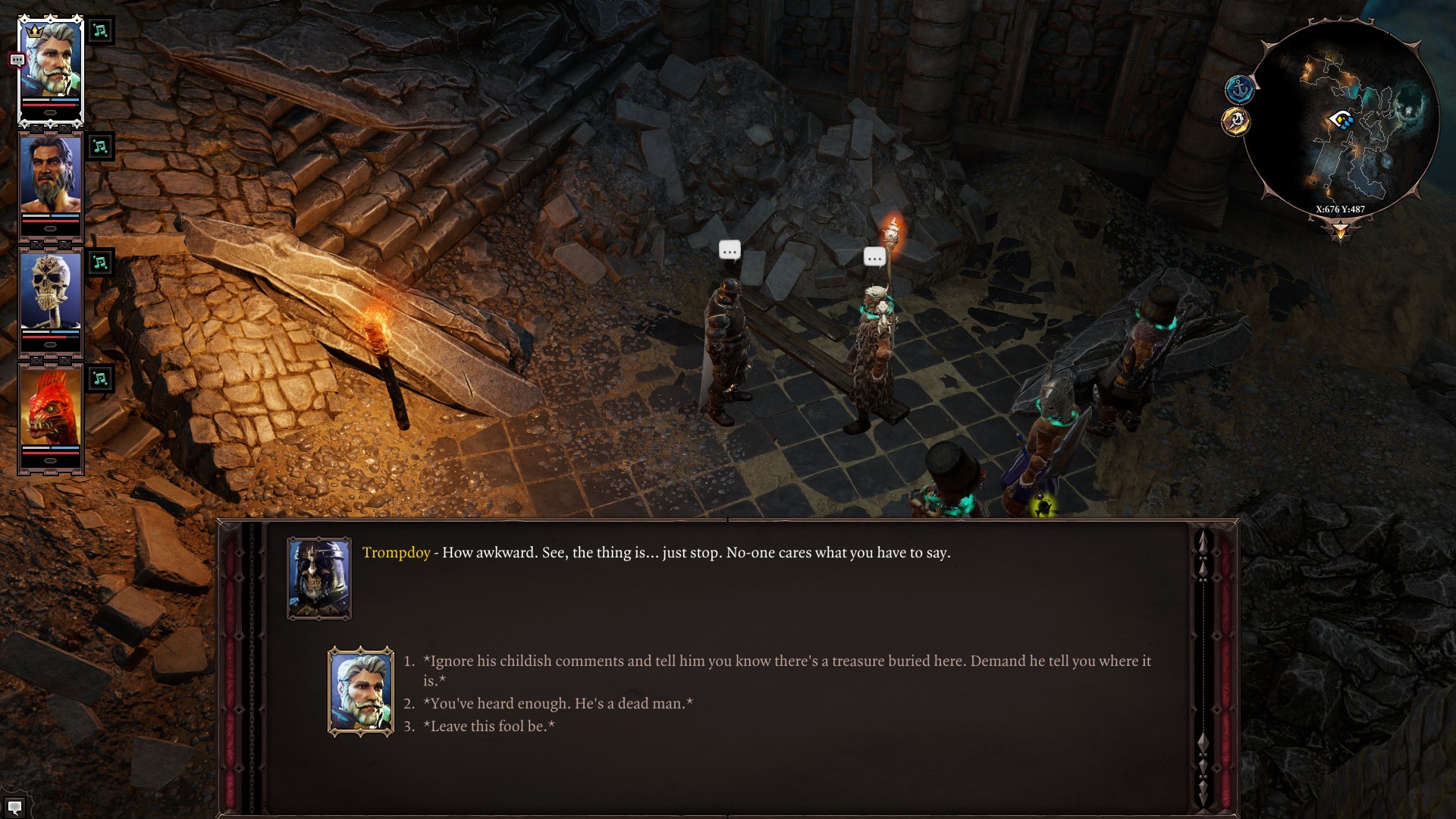1456x819 pixels.
Task: Click the arrow marker below the minimap
Action: [x=1340, y=230]
